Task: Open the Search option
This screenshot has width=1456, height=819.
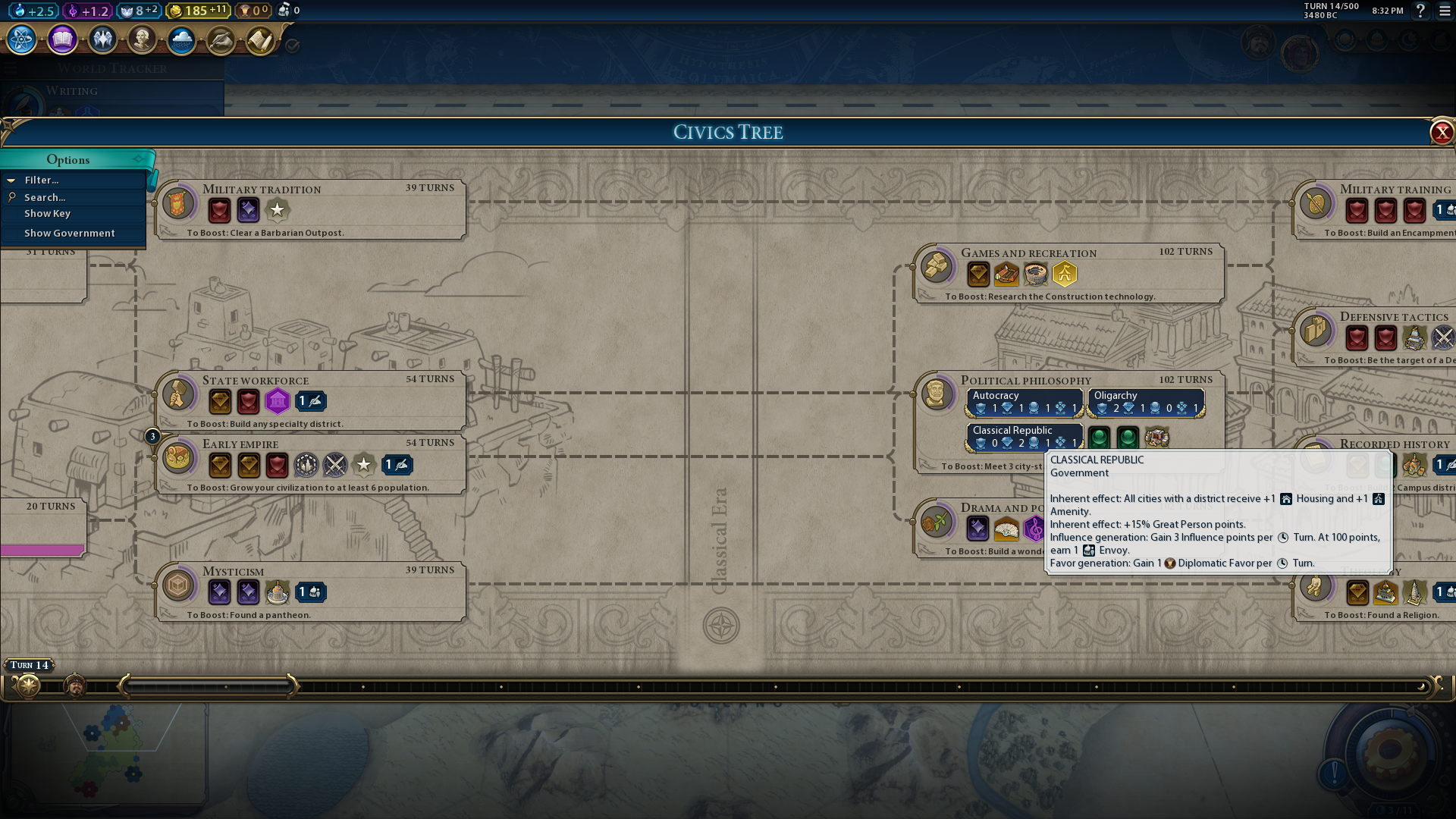Action: pos(45,197)
